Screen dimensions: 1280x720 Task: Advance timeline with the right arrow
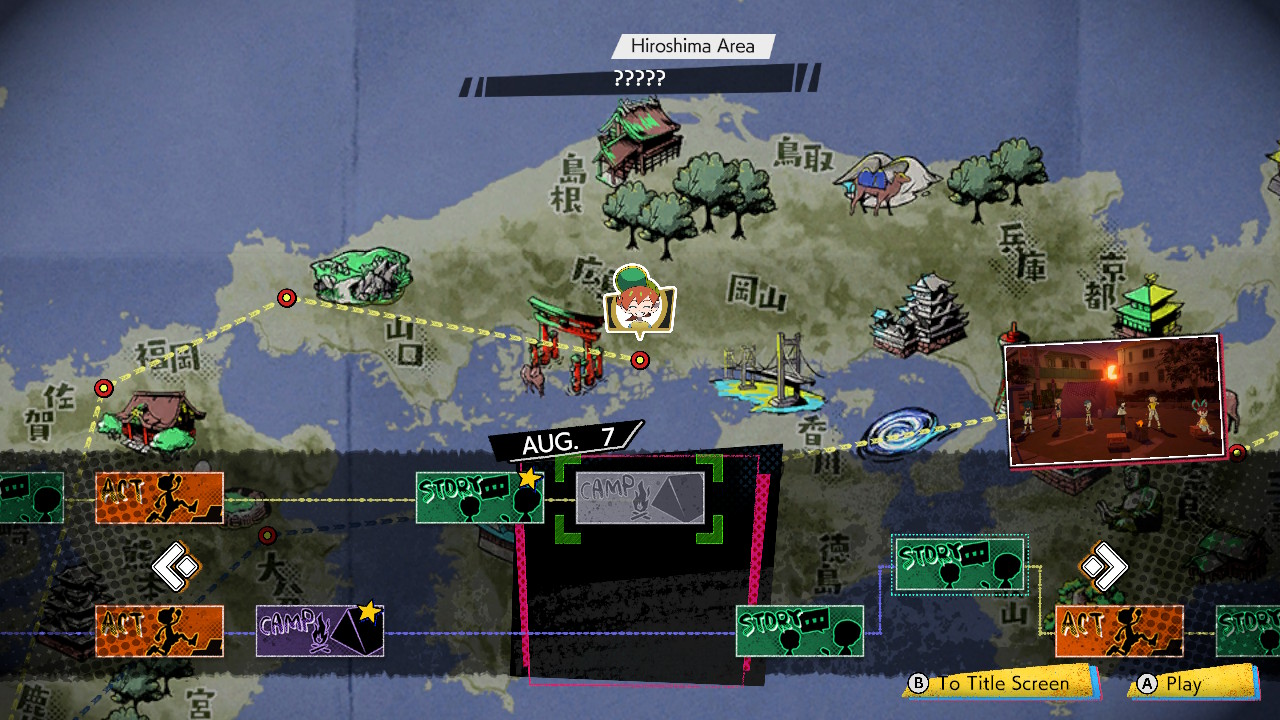[x=1103, y=567]
